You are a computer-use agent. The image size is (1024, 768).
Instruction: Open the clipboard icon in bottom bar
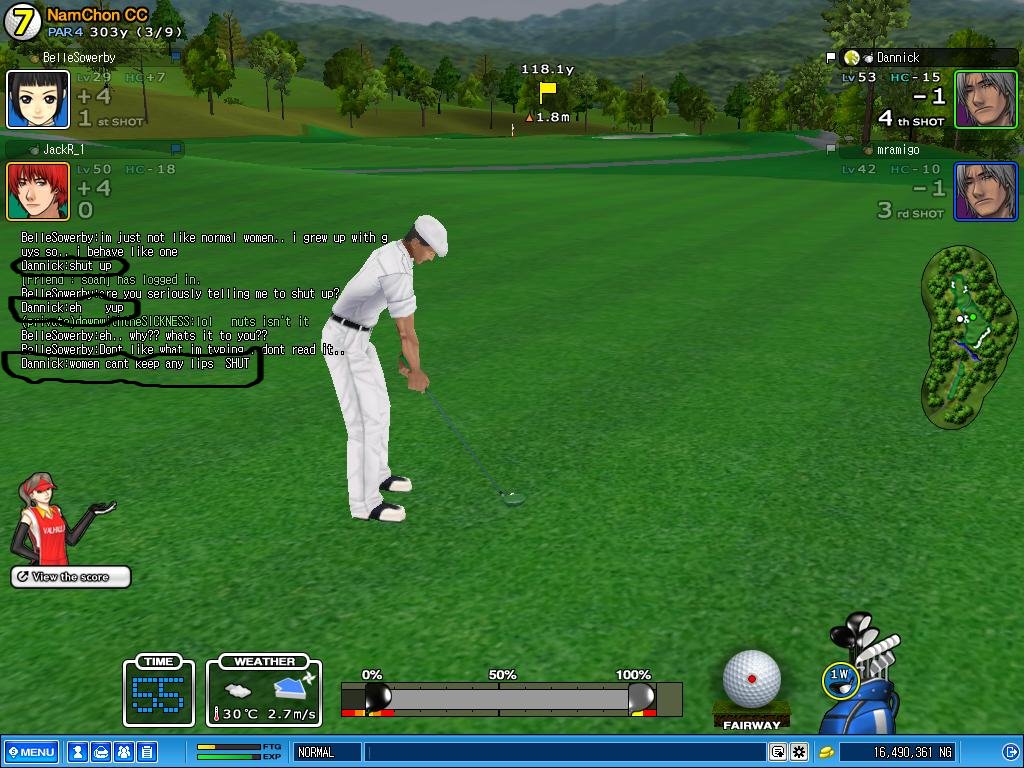(146, 752)
